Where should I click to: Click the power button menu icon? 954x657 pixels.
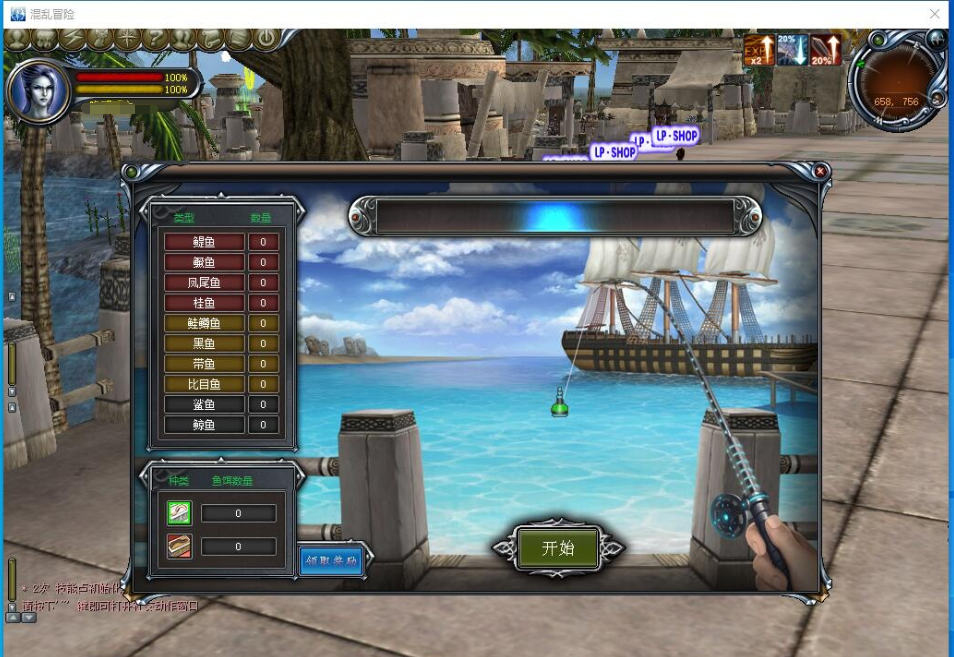tap(265, 39)
